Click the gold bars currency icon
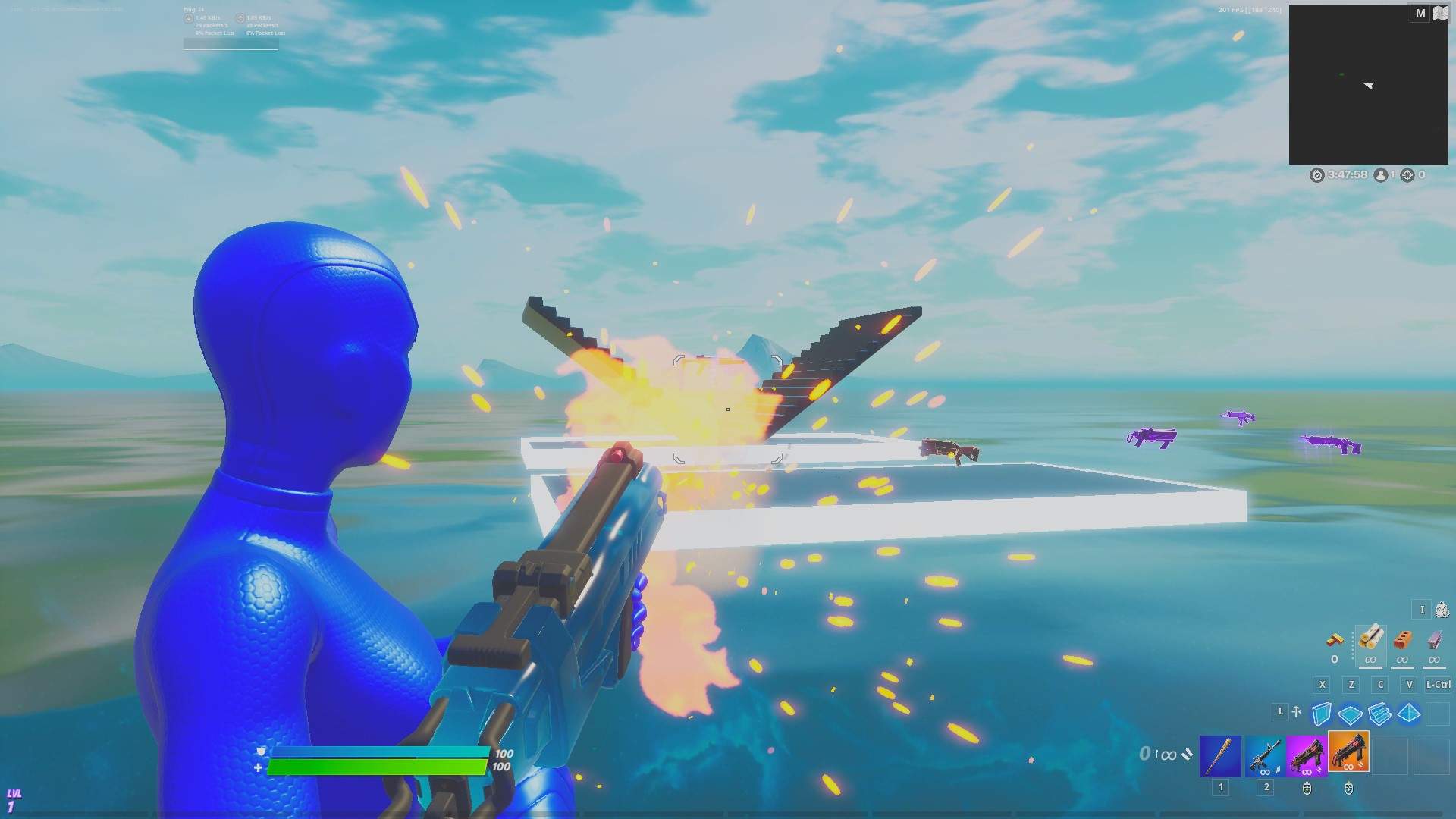The width and height of the screenshot is (1456, 819). (1335, 640)
